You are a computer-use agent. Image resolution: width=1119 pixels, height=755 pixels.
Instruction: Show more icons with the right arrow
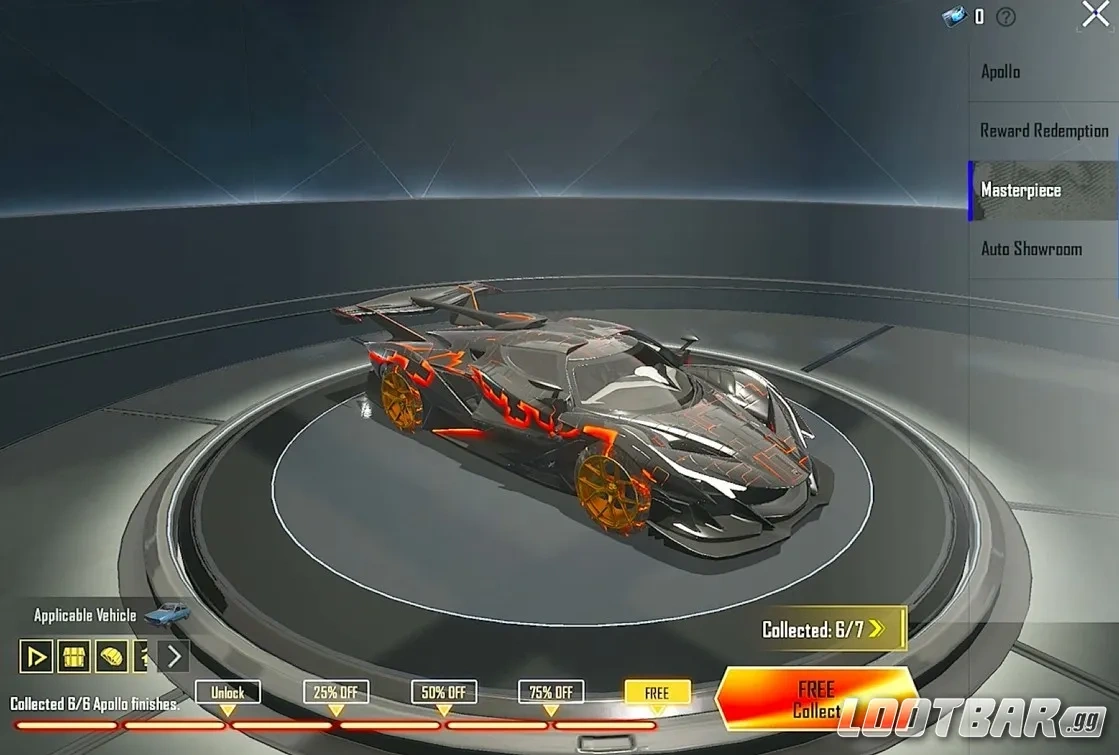(173, 656)
